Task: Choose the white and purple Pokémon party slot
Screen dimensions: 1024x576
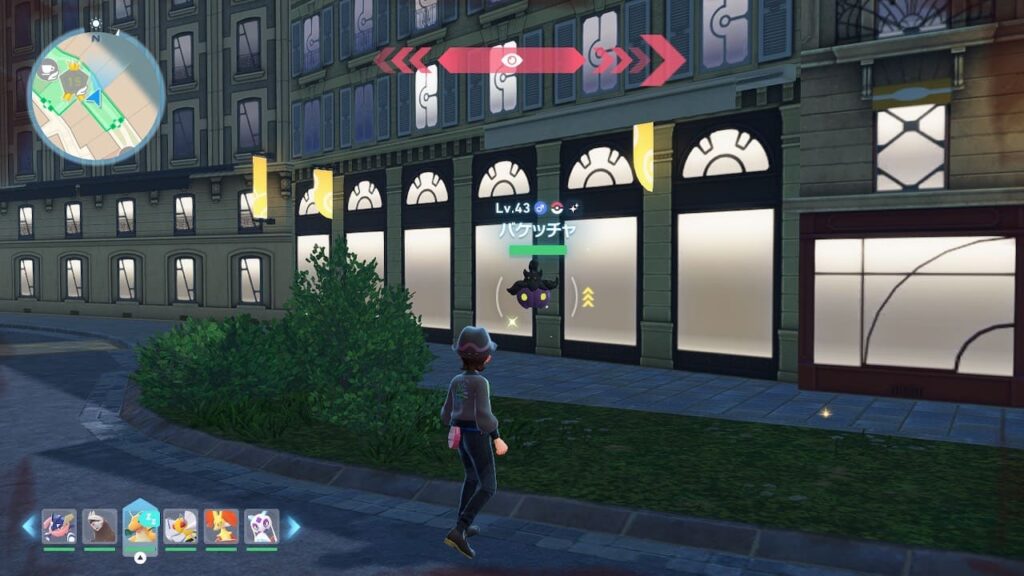Action: (261, 526)
